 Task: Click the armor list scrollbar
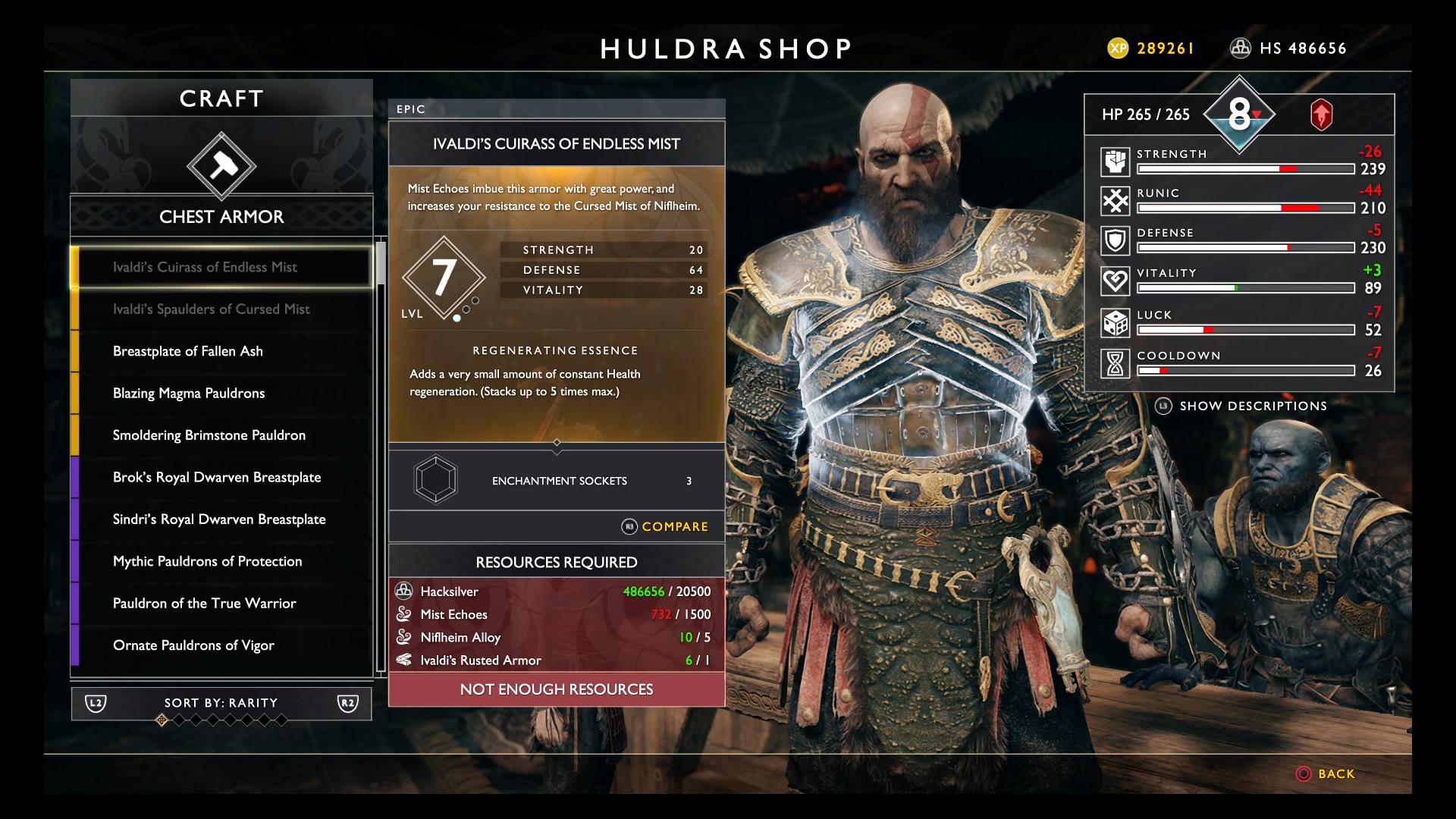[381, 455]
